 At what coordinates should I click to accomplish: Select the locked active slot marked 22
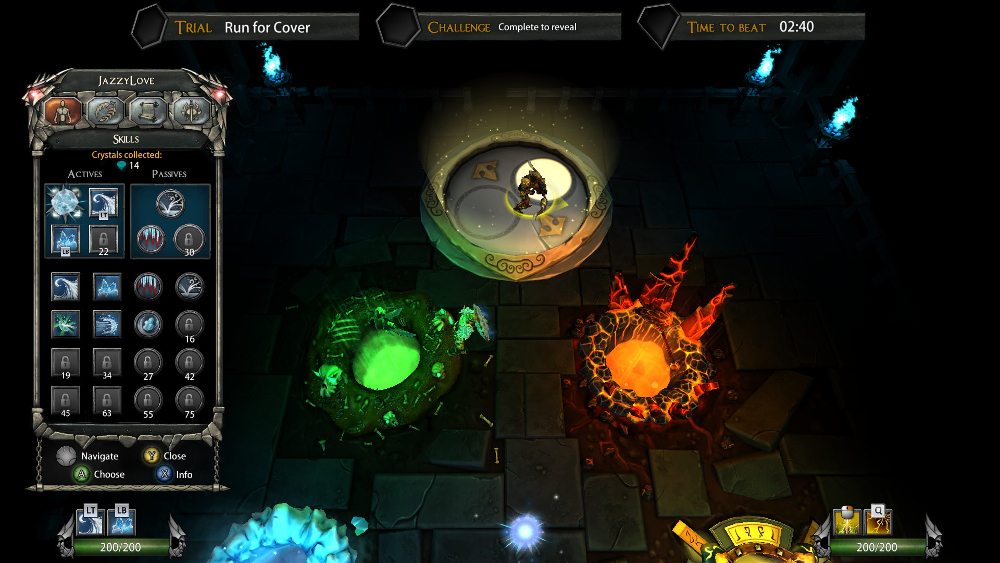click(106, 239)
